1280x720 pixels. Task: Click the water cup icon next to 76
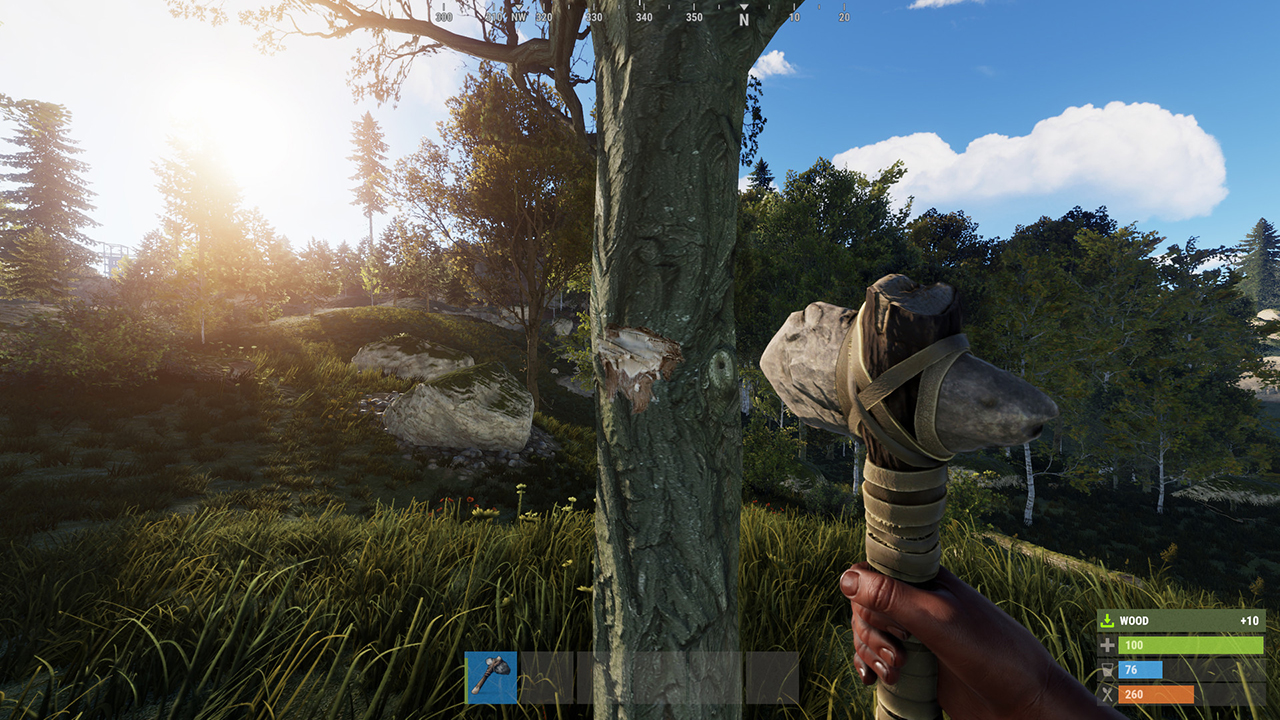click(x=1107, y=670)
